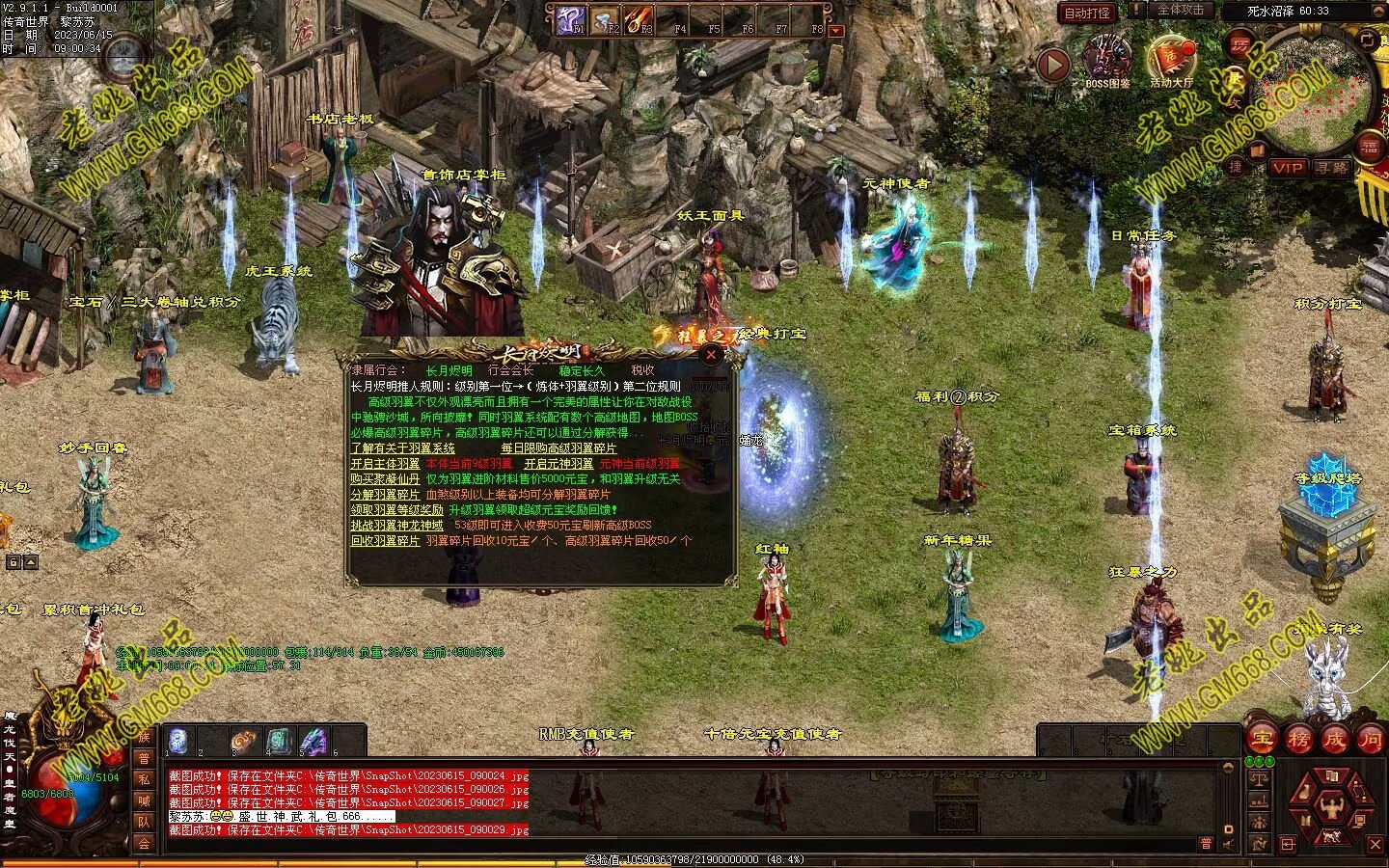Viewport: 1389px width, 868px height.
Task: Select 开启元神羽翼 dialogue option
Action: point(558,464)
